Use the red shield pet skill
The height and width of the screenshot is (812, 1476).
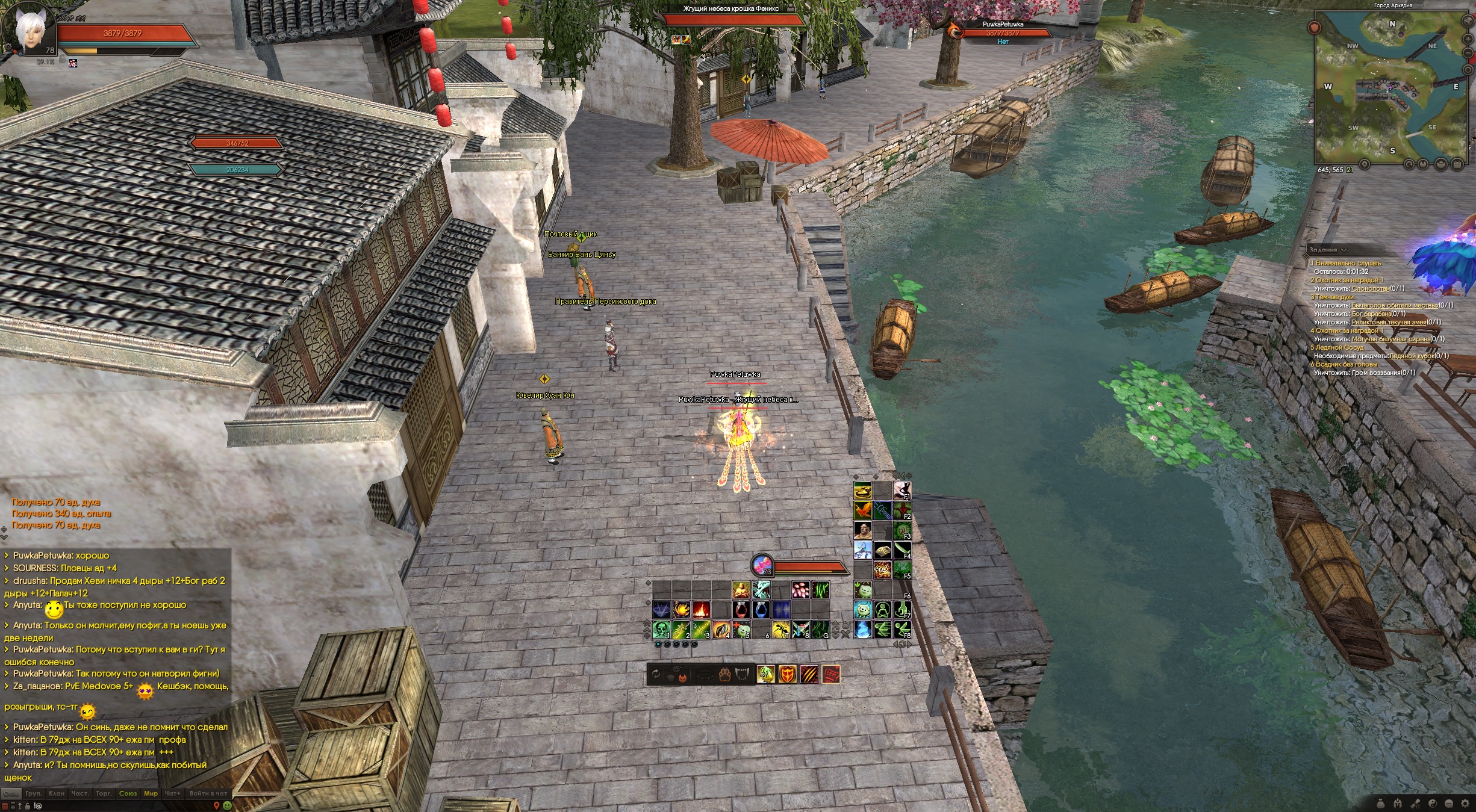click(x=787, y=675)
